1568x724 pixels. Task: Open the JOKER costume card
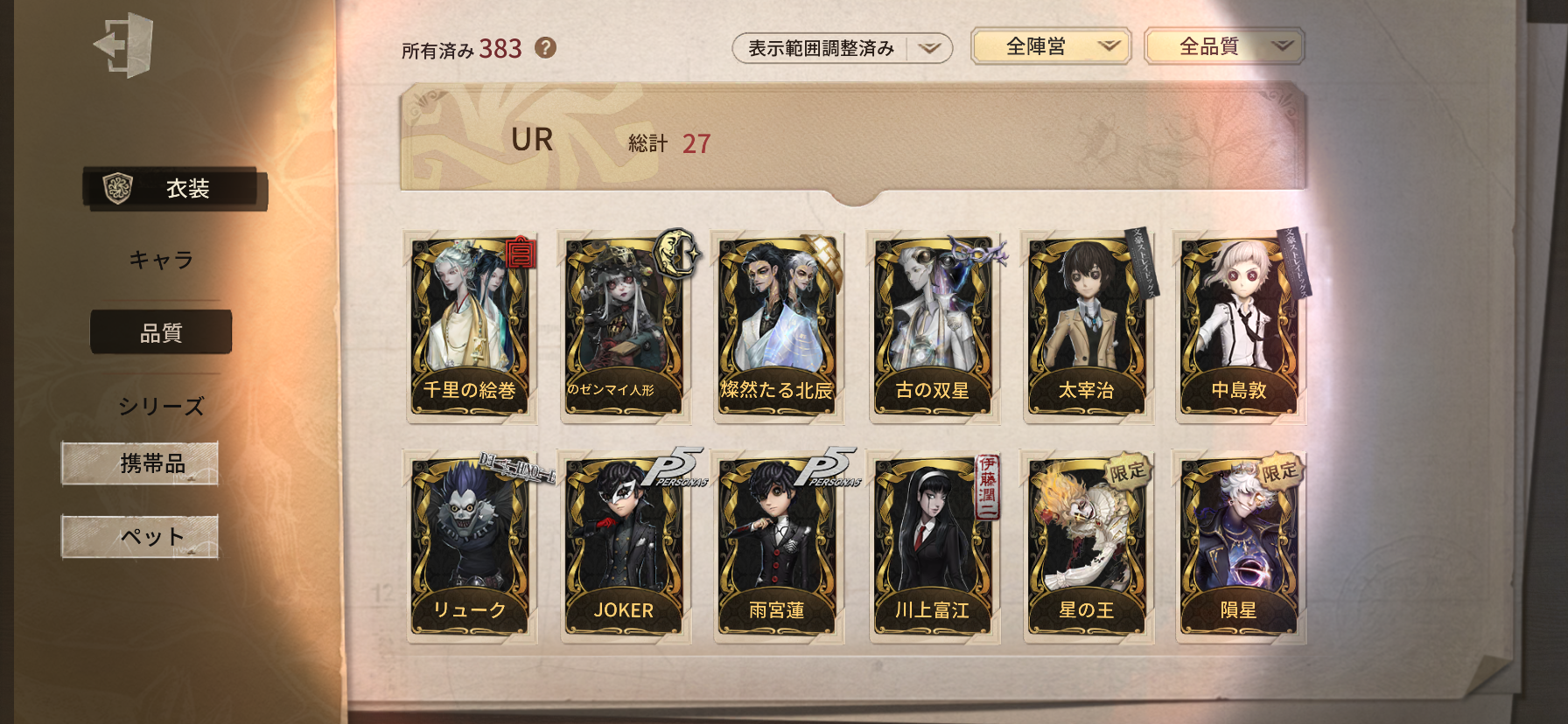pos(624,548)
